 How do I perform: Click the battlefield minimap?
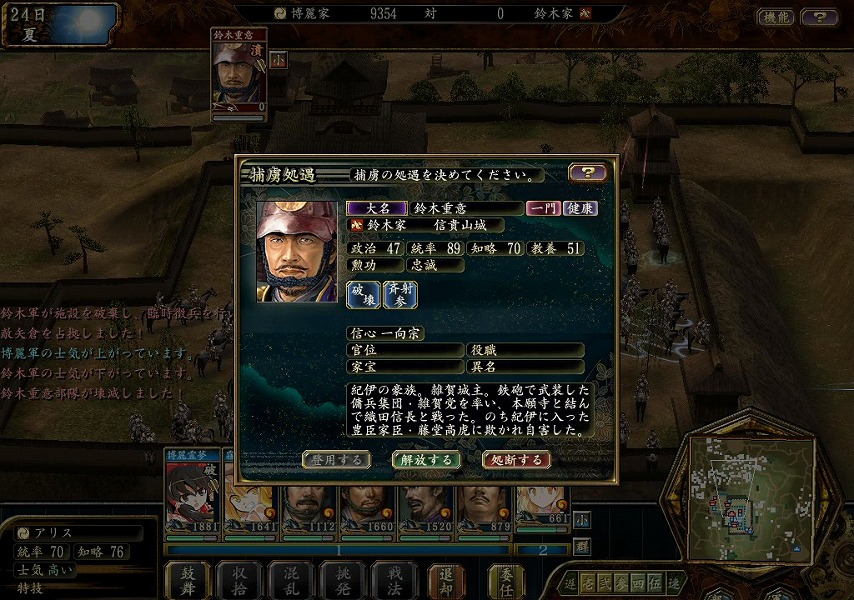click(x=750, y=499)
